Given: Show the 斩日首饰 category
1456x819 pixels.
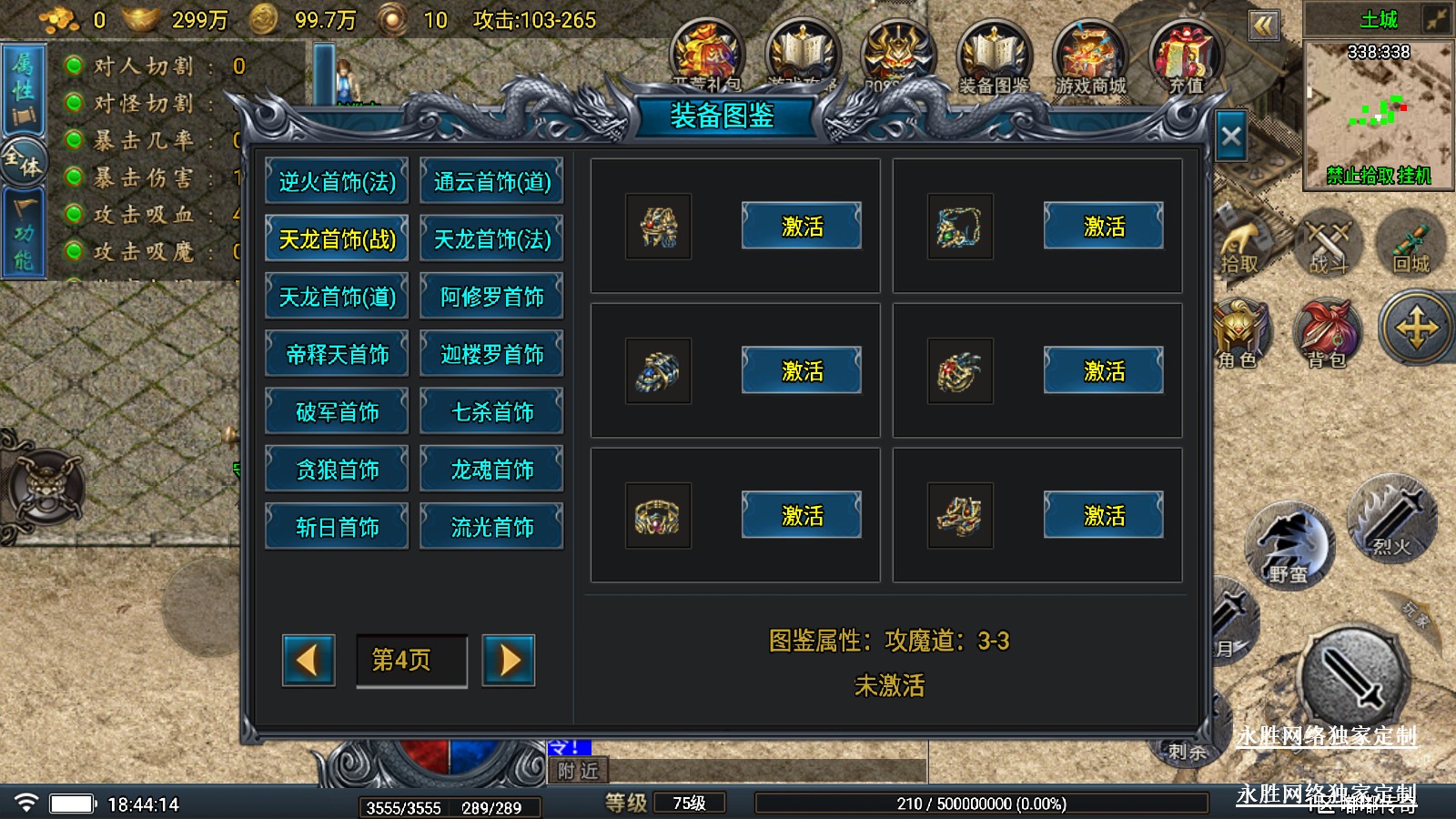Looking at the screenshot, I should 337,527.
